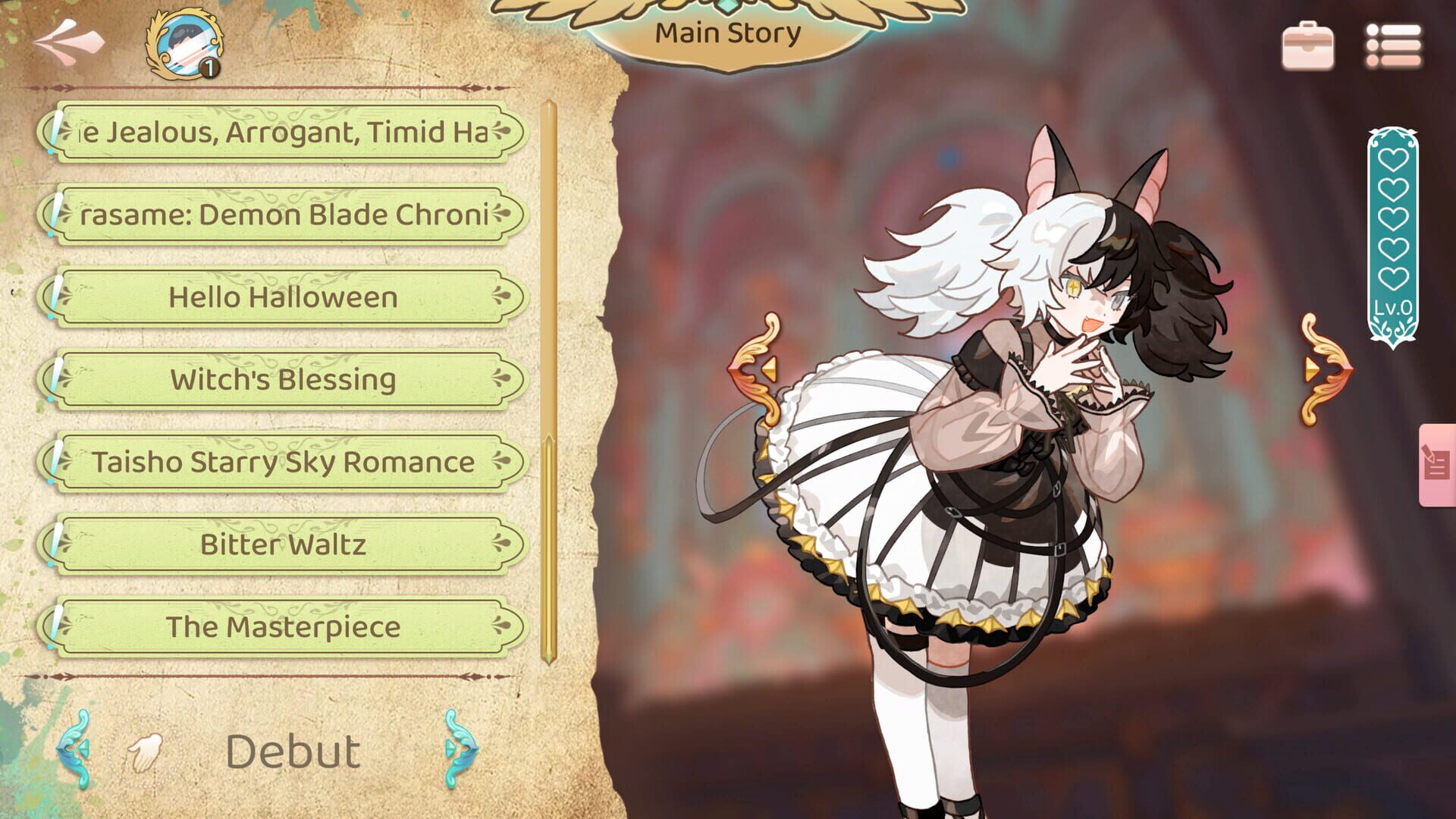Click the Main Story title banner

click(728, 33)
